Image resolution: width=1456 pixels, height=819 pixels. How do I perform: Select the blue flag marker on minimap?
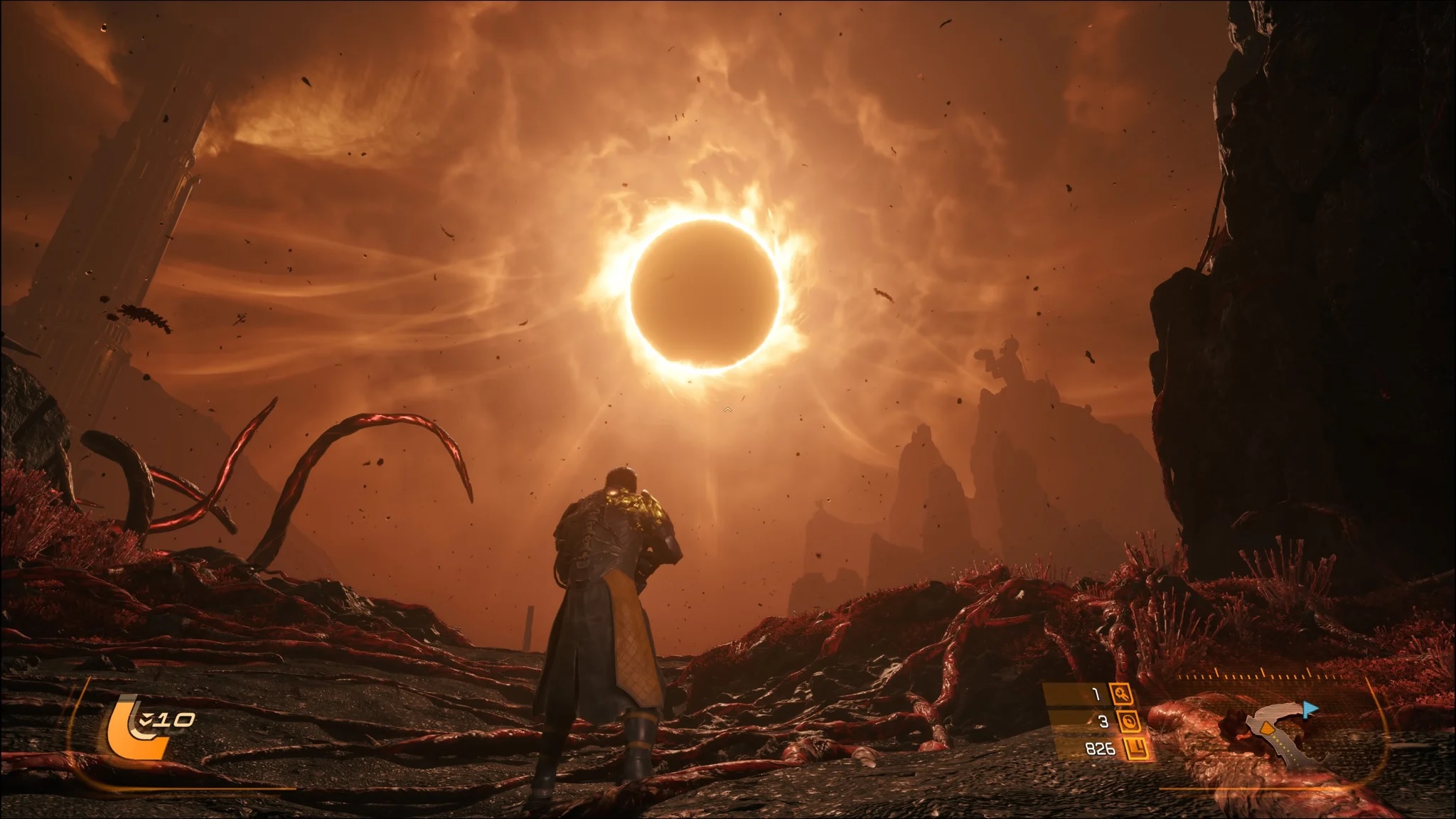[x=1310, y=709]
